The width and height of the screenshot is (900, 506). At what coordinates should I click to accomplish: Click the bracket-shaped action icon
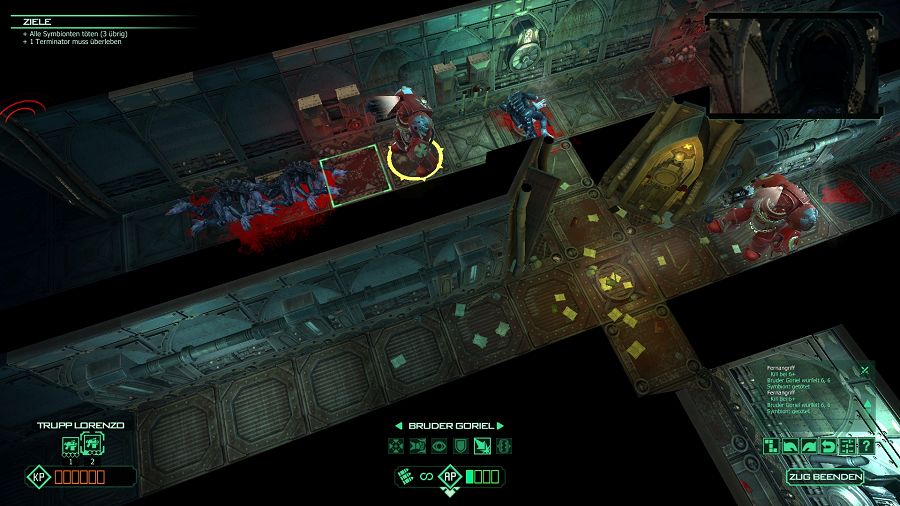tap(503, 445)
